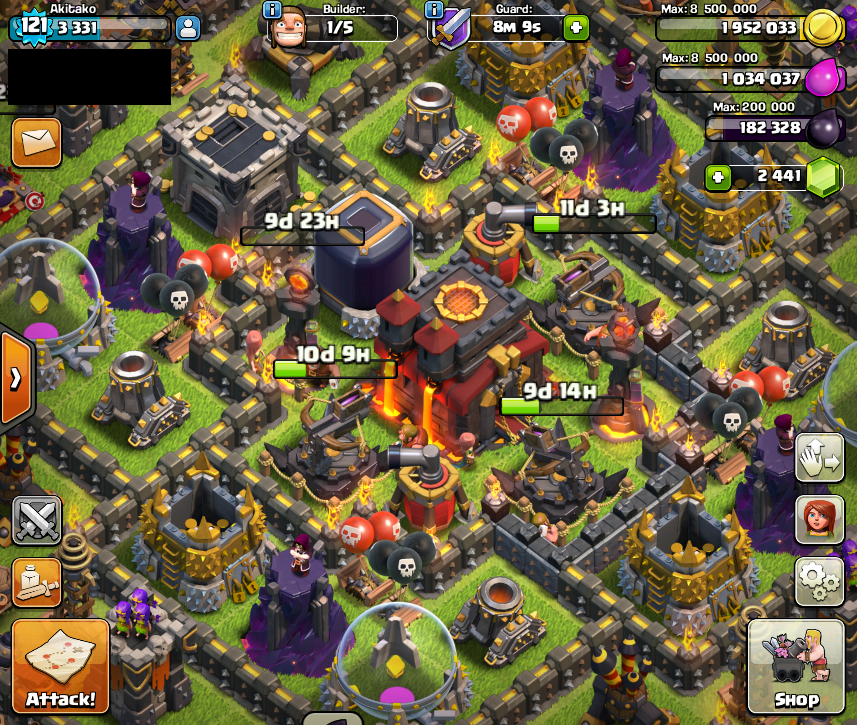This screenshot has height=725, width=857.
Task: Tap the Attack! button
Action: pos(61,668)
